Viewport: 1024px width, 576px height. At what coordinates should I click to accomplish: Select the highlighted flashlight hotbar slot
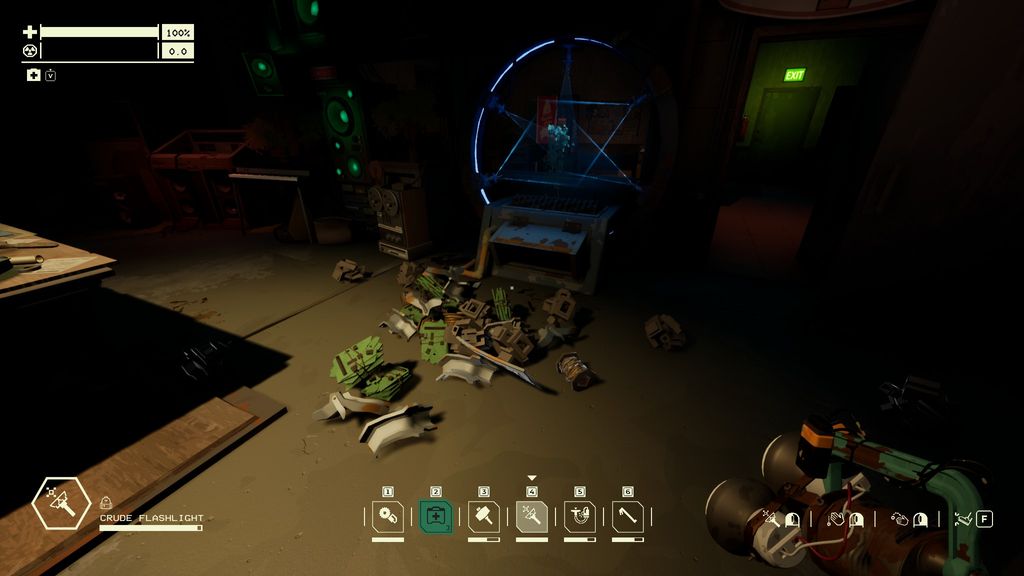coord(532,516)
